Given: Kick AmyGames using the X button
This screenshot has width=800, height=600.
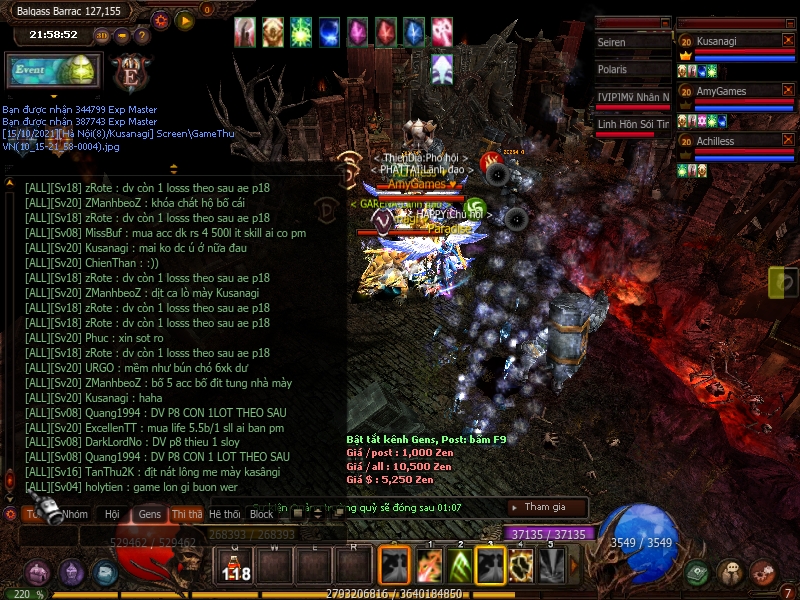Looking at the screenshot, I should pos(788,91).
